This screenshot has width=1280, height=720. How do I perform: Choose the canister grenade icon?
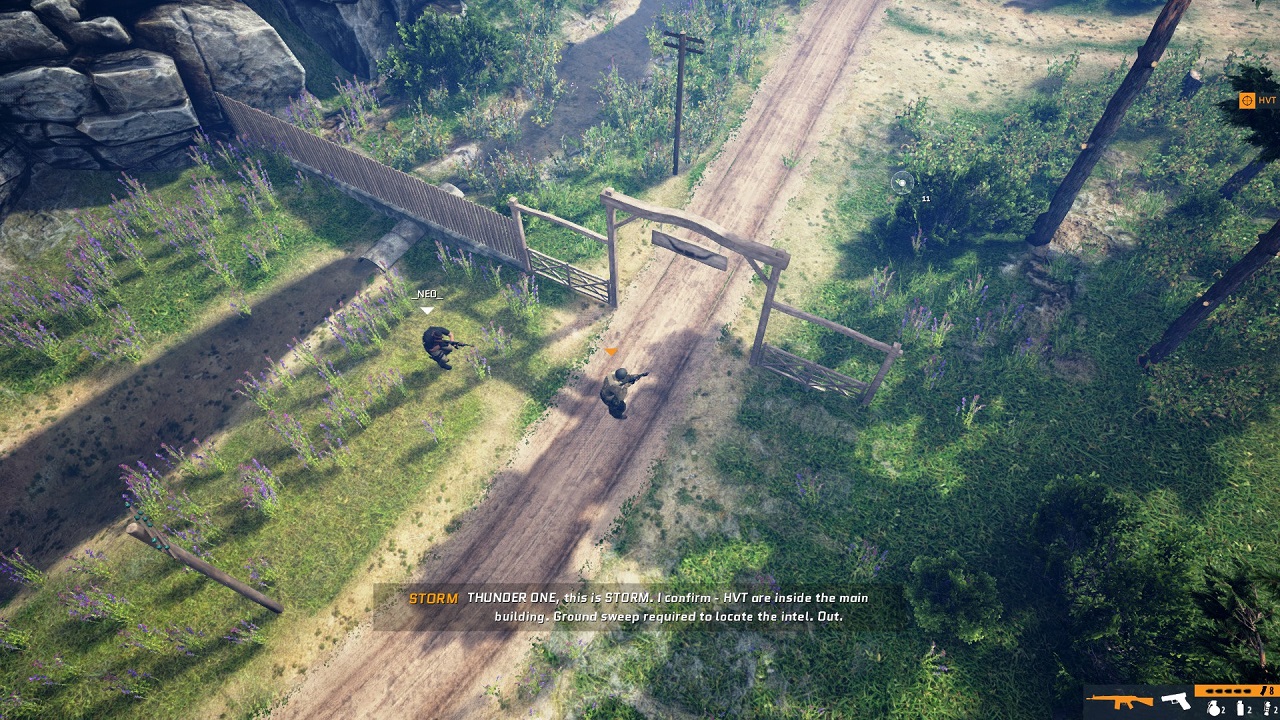[x=1241, y=707]
